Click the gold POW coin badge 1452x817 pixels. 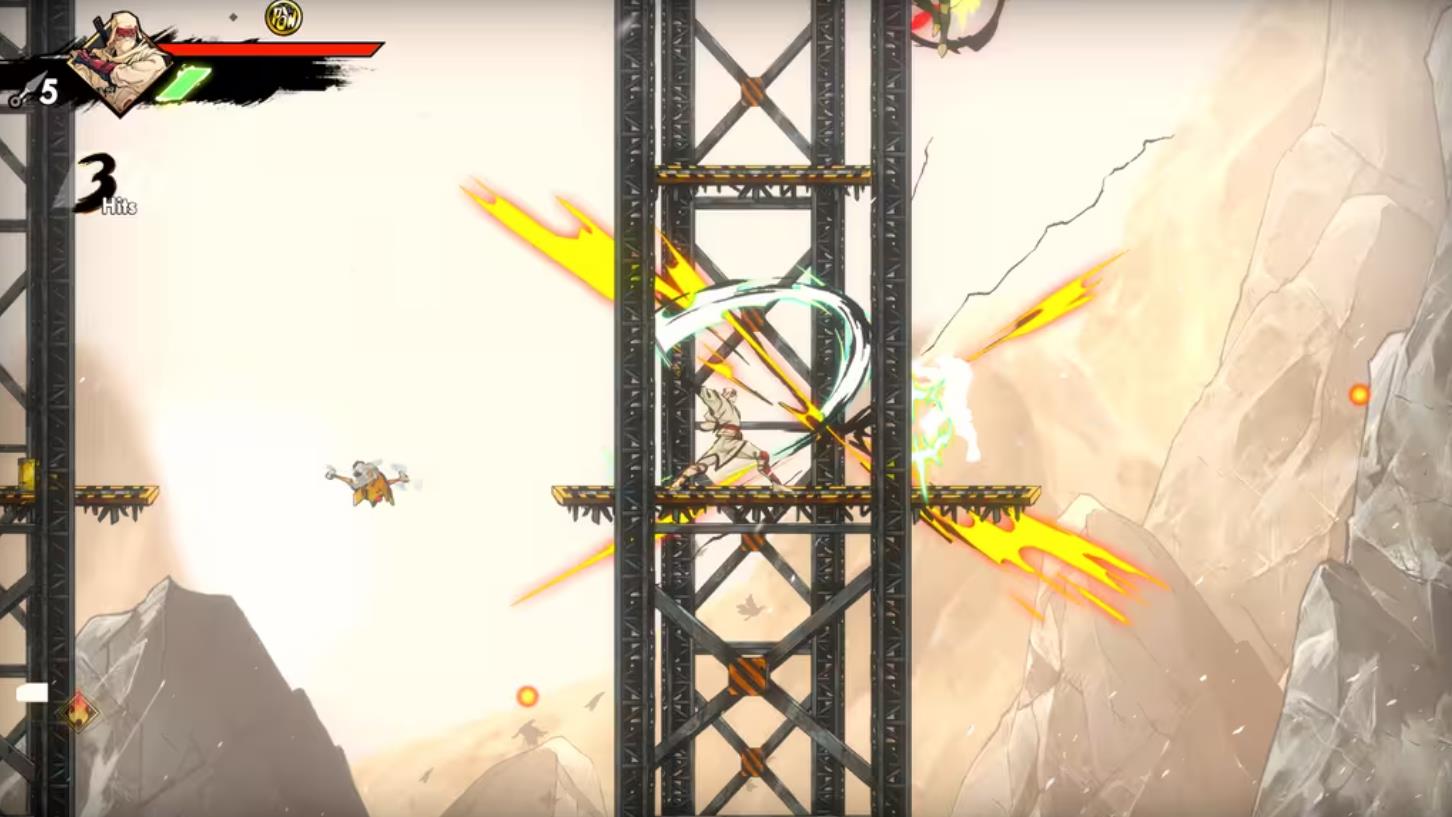click(x=283, y=17)
